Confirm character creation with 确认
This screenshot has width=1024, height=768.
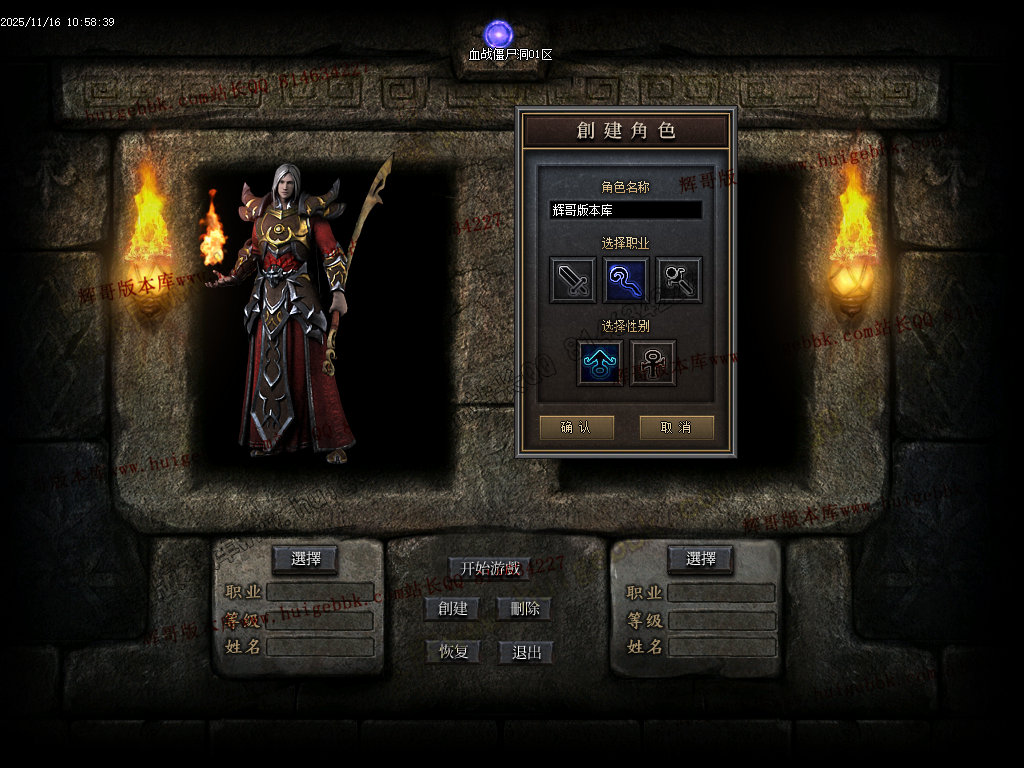coord(576,427)
